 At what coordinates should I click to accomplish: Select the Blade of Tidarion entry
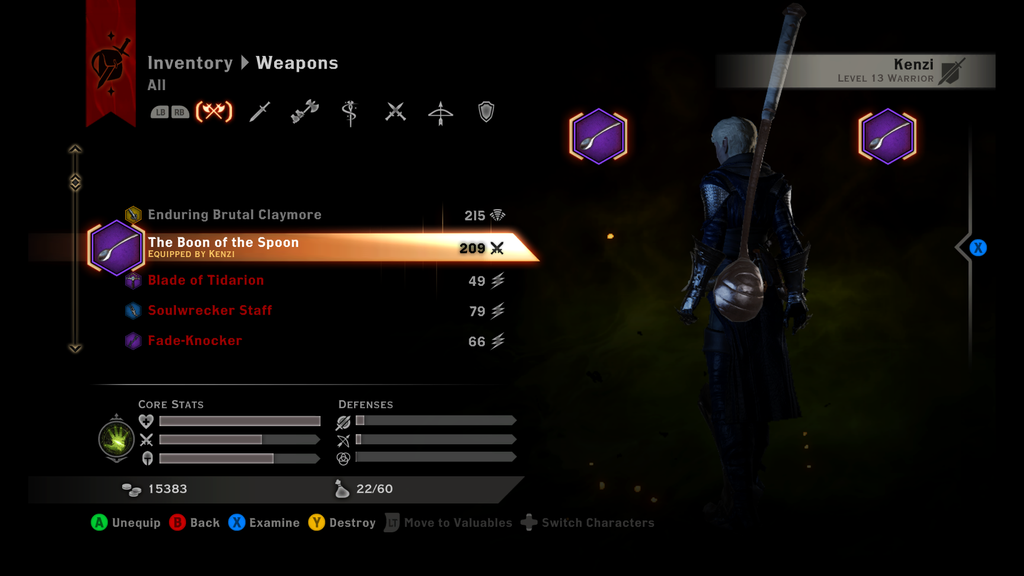[206, 281]
